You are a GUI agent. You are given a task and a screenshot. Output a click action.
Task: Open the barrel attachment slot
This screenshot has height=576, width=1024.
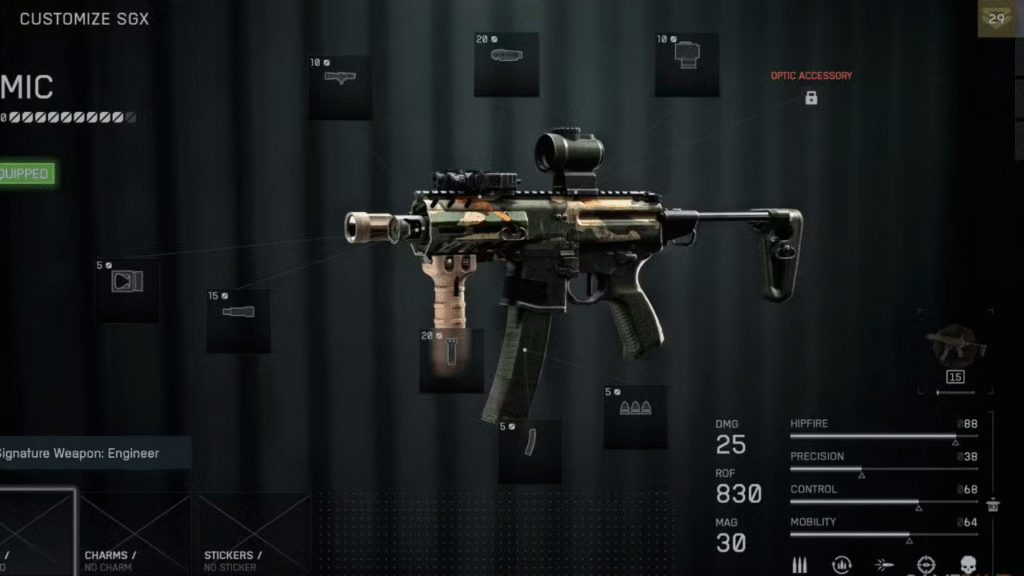tap(238, 320)
